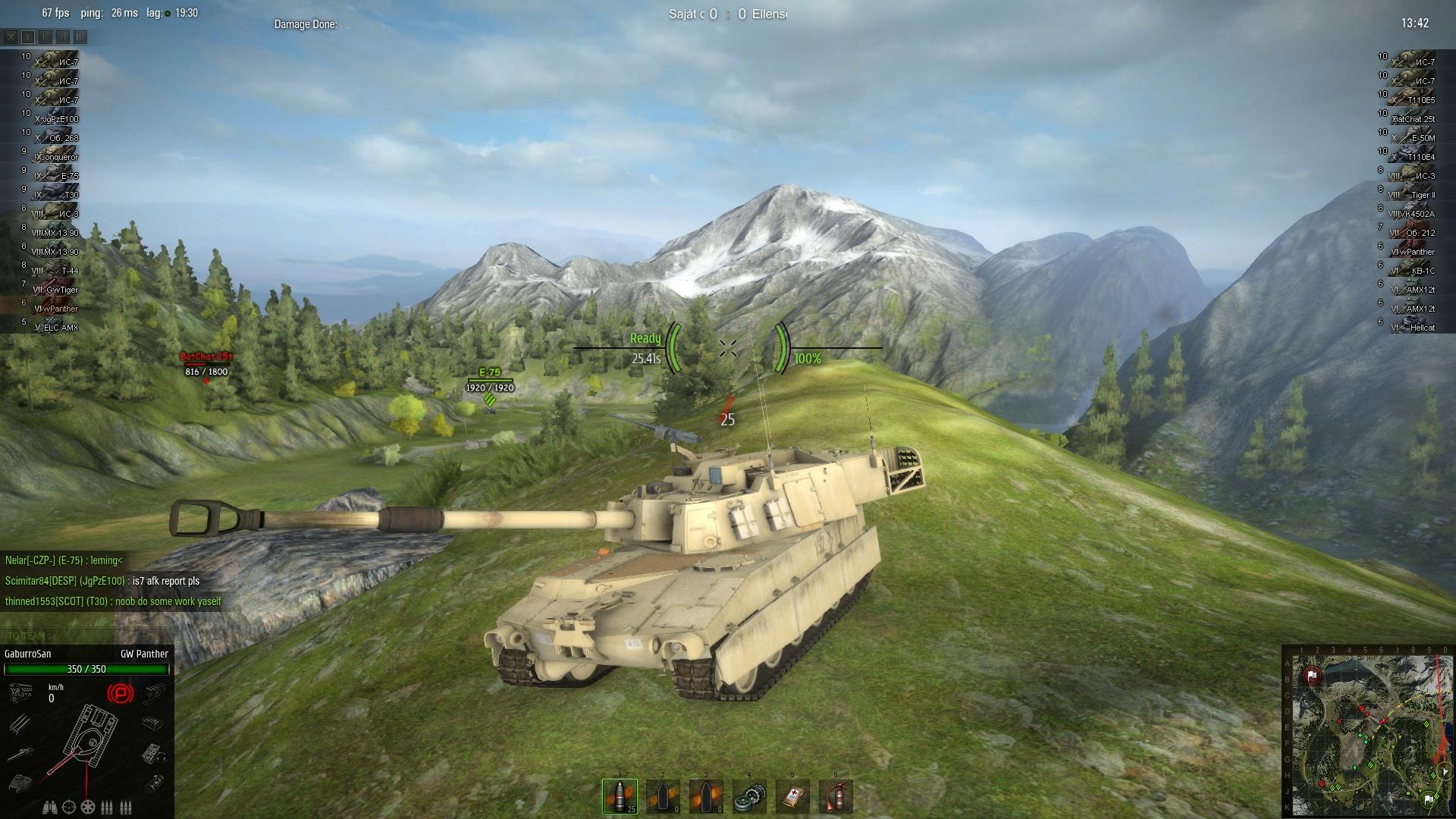1456x819 pixels.
Task: Click the engine module status icon
Action: point(20,692)
